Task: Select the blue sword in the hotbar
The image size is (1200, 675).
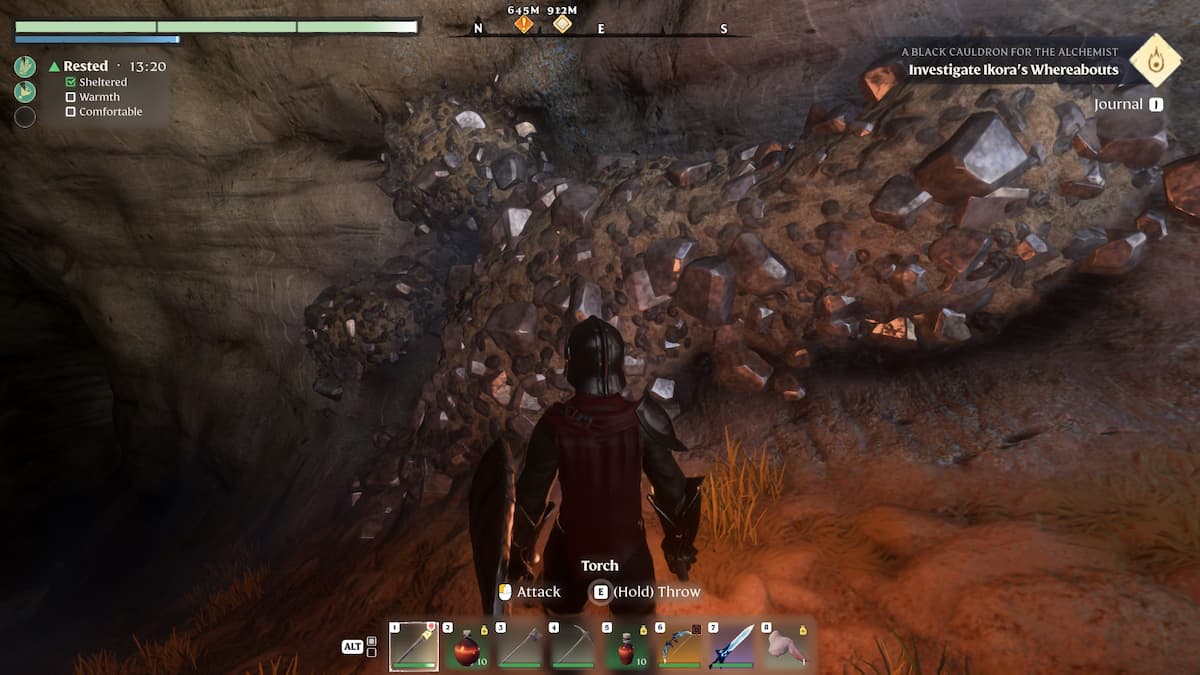Action: 734,645
